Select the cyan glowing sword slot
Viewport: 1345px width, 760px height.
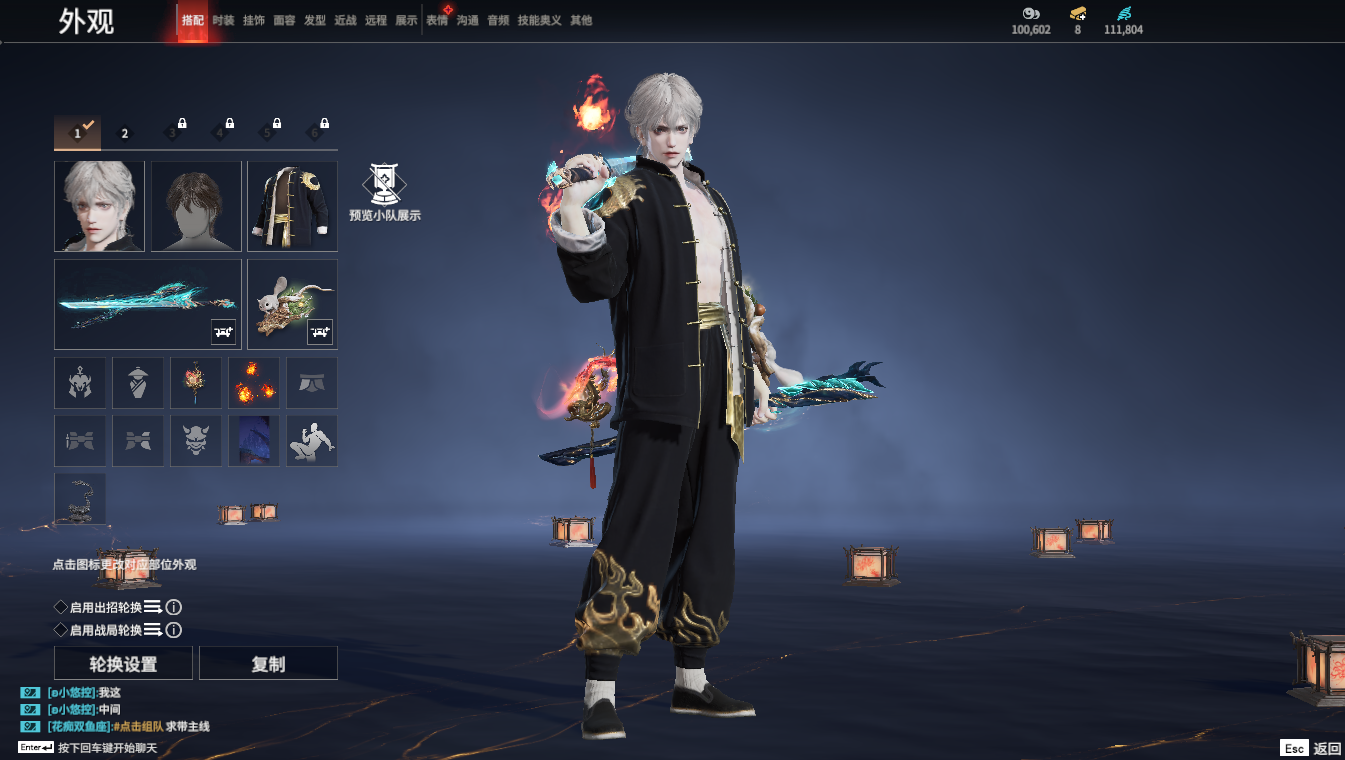[147, 304]
